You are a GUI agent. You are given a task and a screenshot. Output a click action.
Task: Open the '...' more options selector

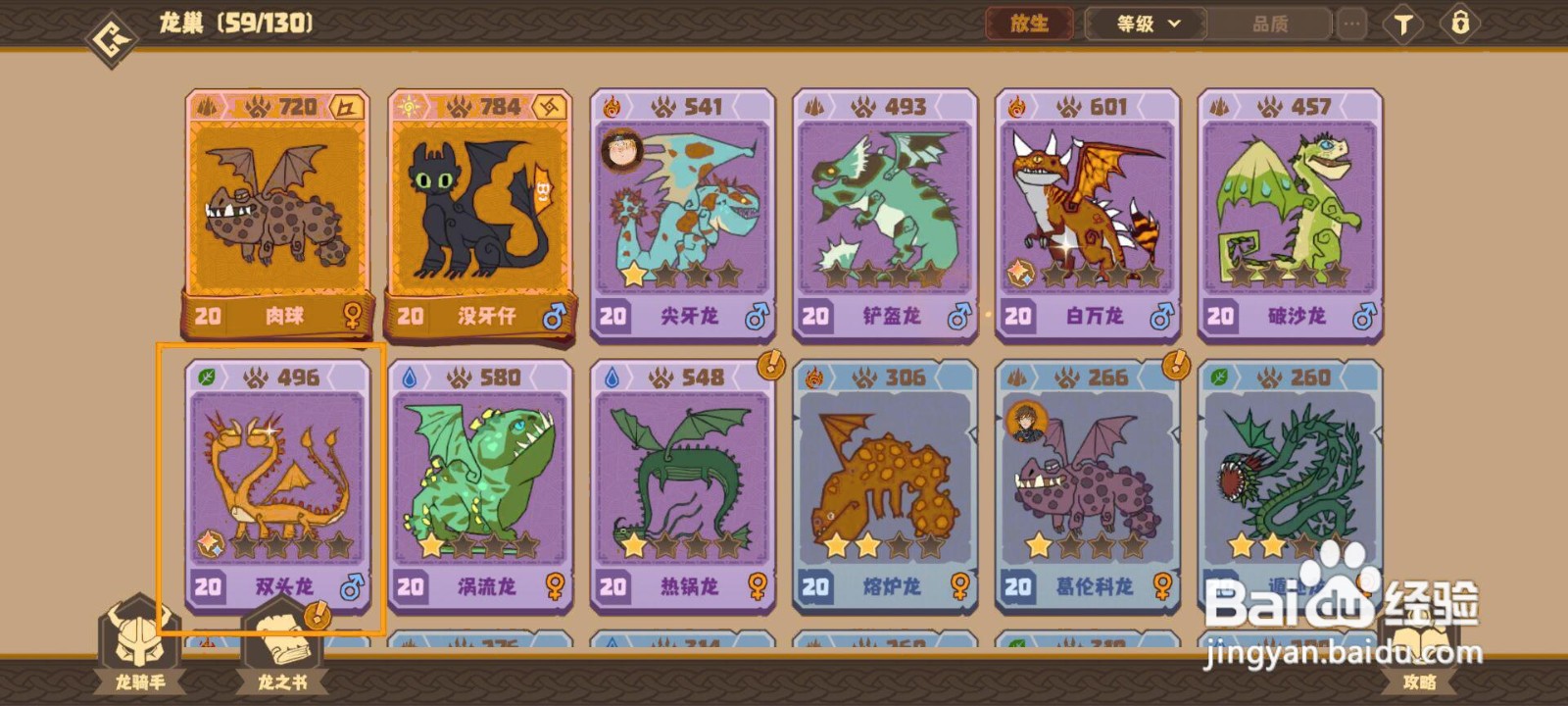click(x=1352, y=22)
